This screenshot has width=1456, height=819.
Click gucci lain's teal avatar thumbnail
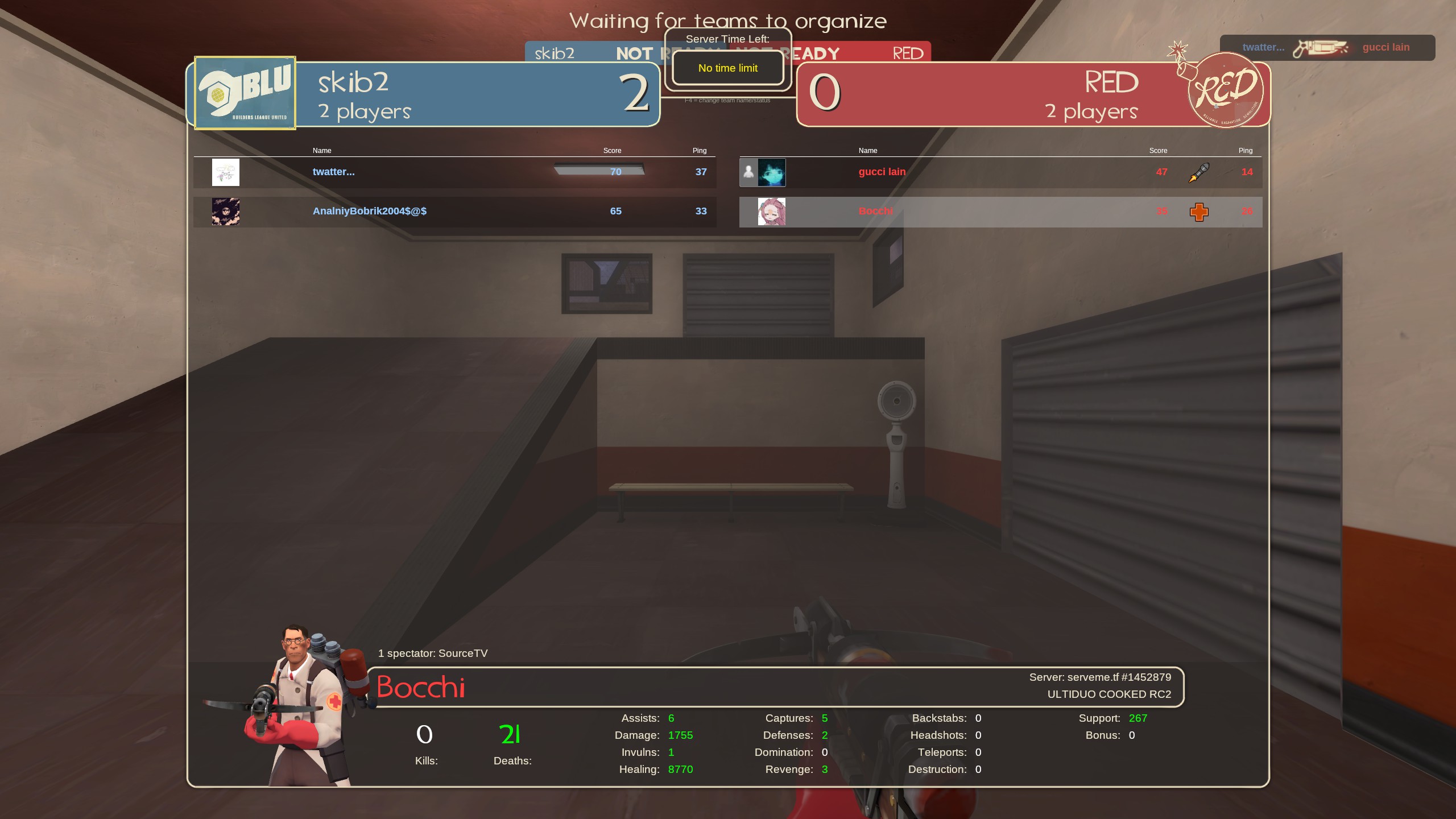point(771,172)
